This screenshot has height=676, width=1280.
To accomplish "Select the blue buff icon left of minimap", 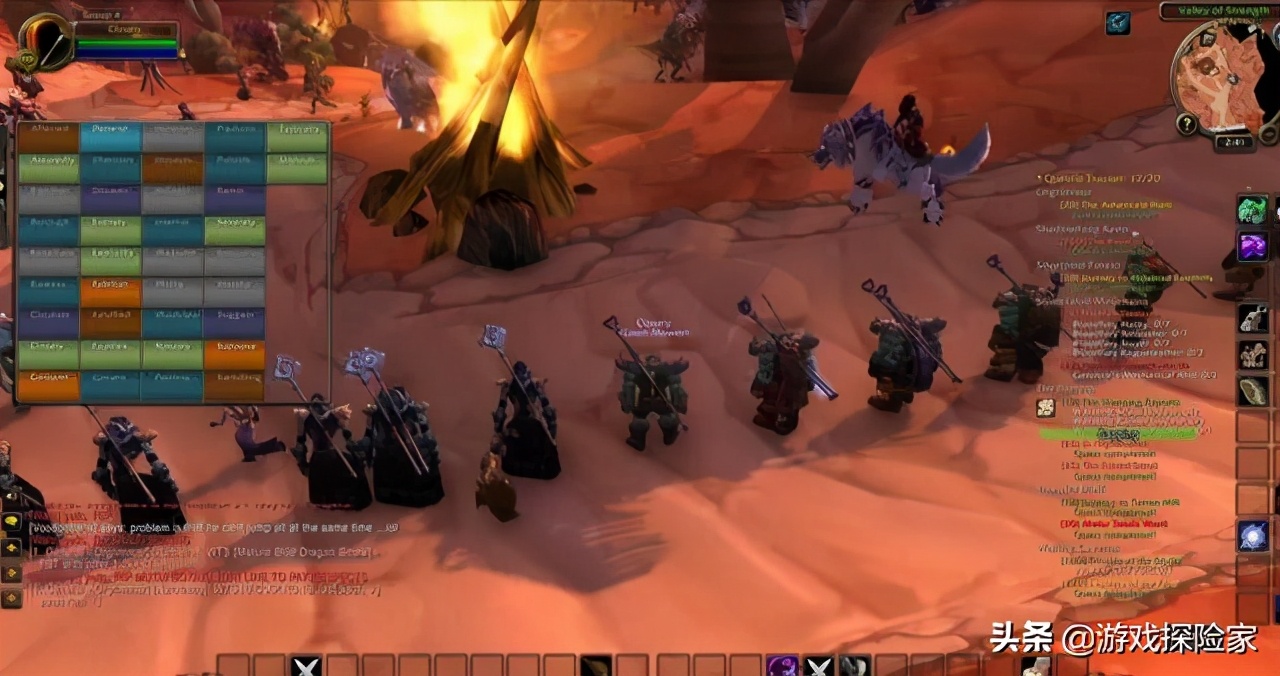I will coord(1118,23).
